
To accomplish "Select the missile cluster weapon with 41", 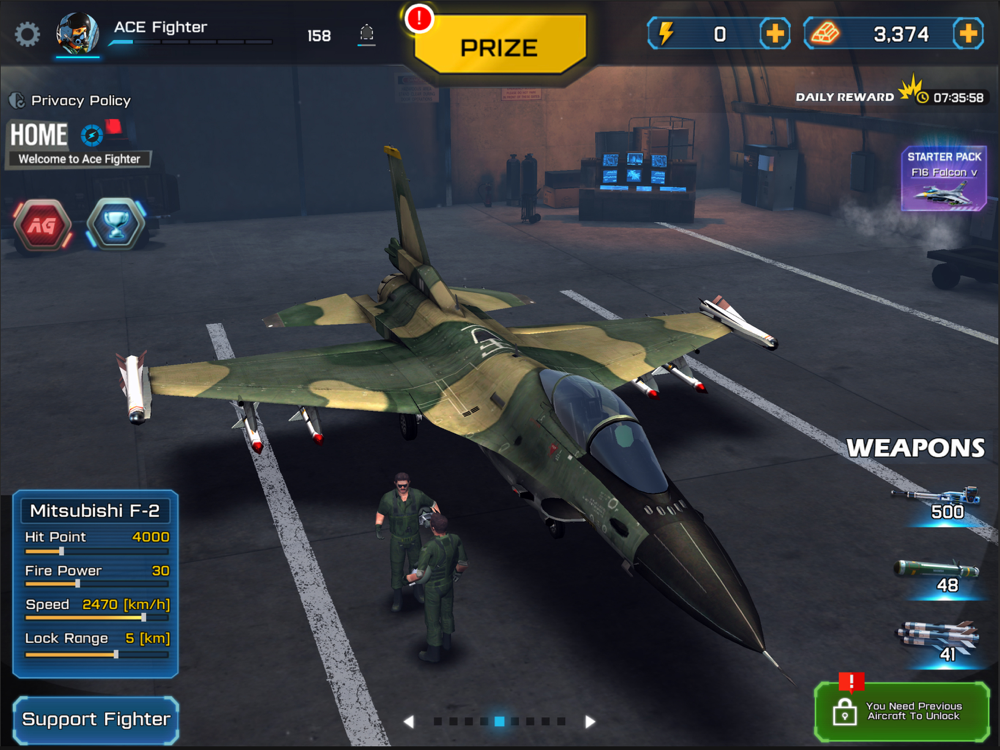I will (938, 642).
